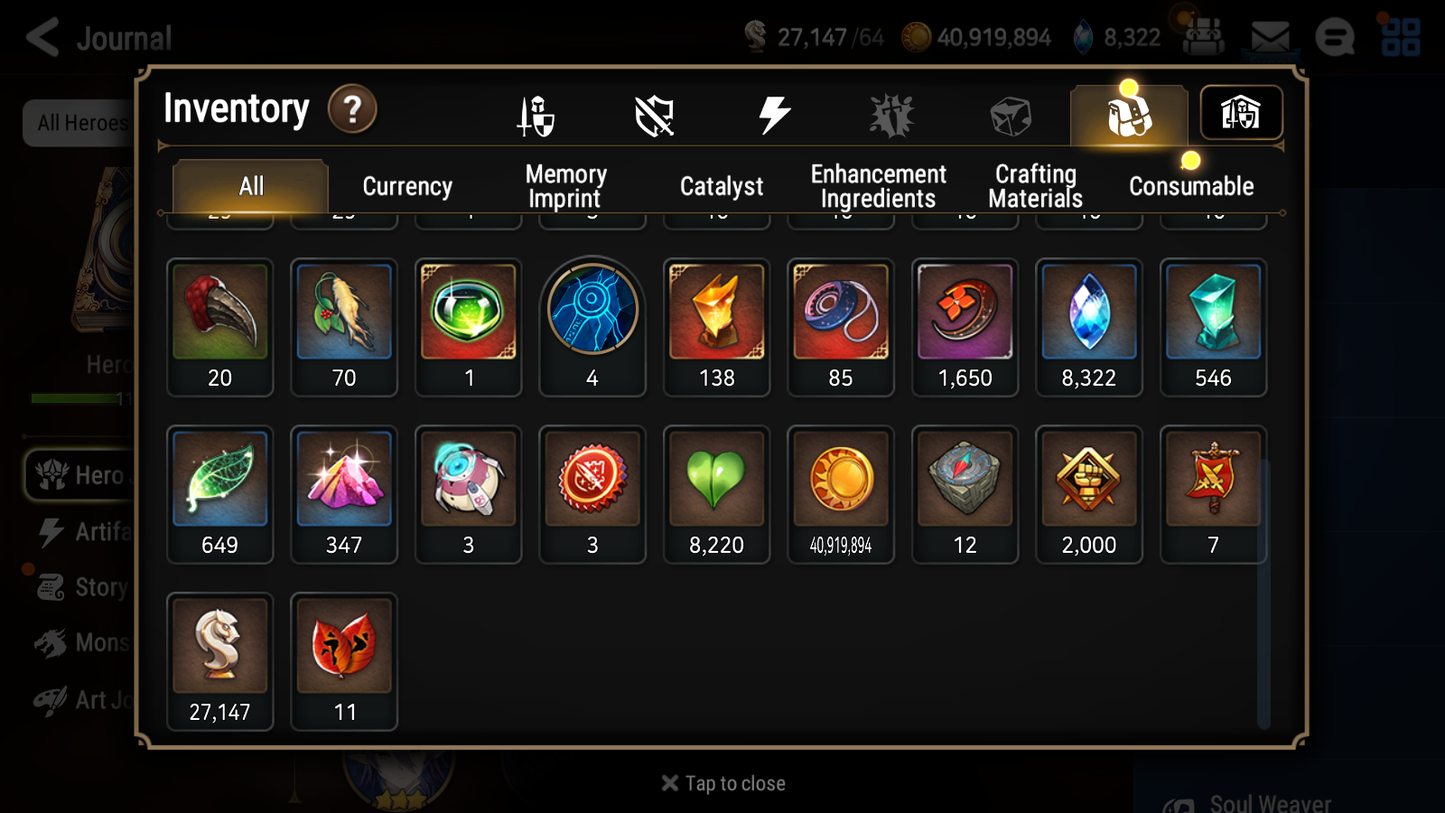
Task: Open the Consumable tab
Action: [1191, 186]
